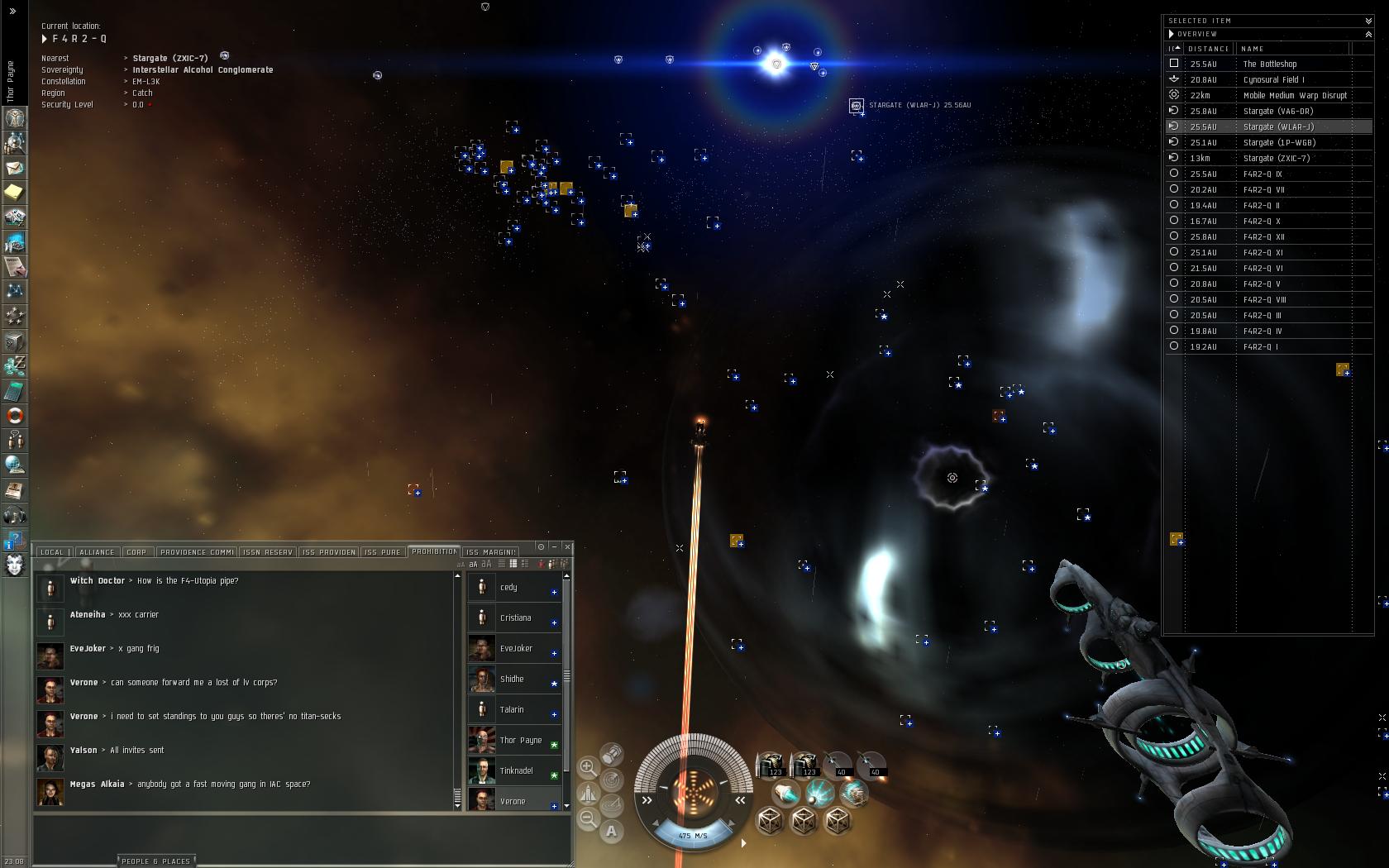Open the yellow notepad icon in sidebar
The width and height of the screenshot is (1389, 868).
[x=14, y=193]
